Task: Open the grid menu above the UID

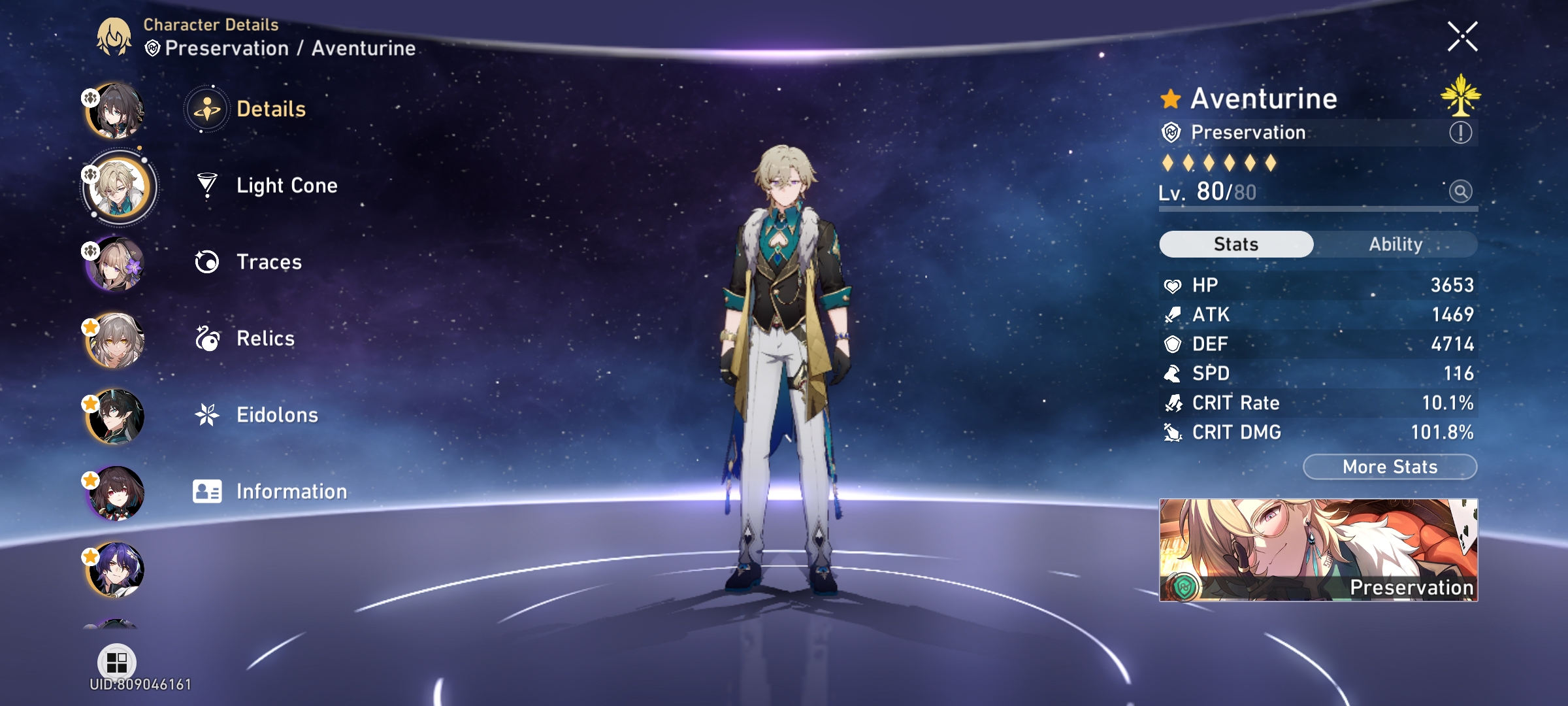Action: 118,662
